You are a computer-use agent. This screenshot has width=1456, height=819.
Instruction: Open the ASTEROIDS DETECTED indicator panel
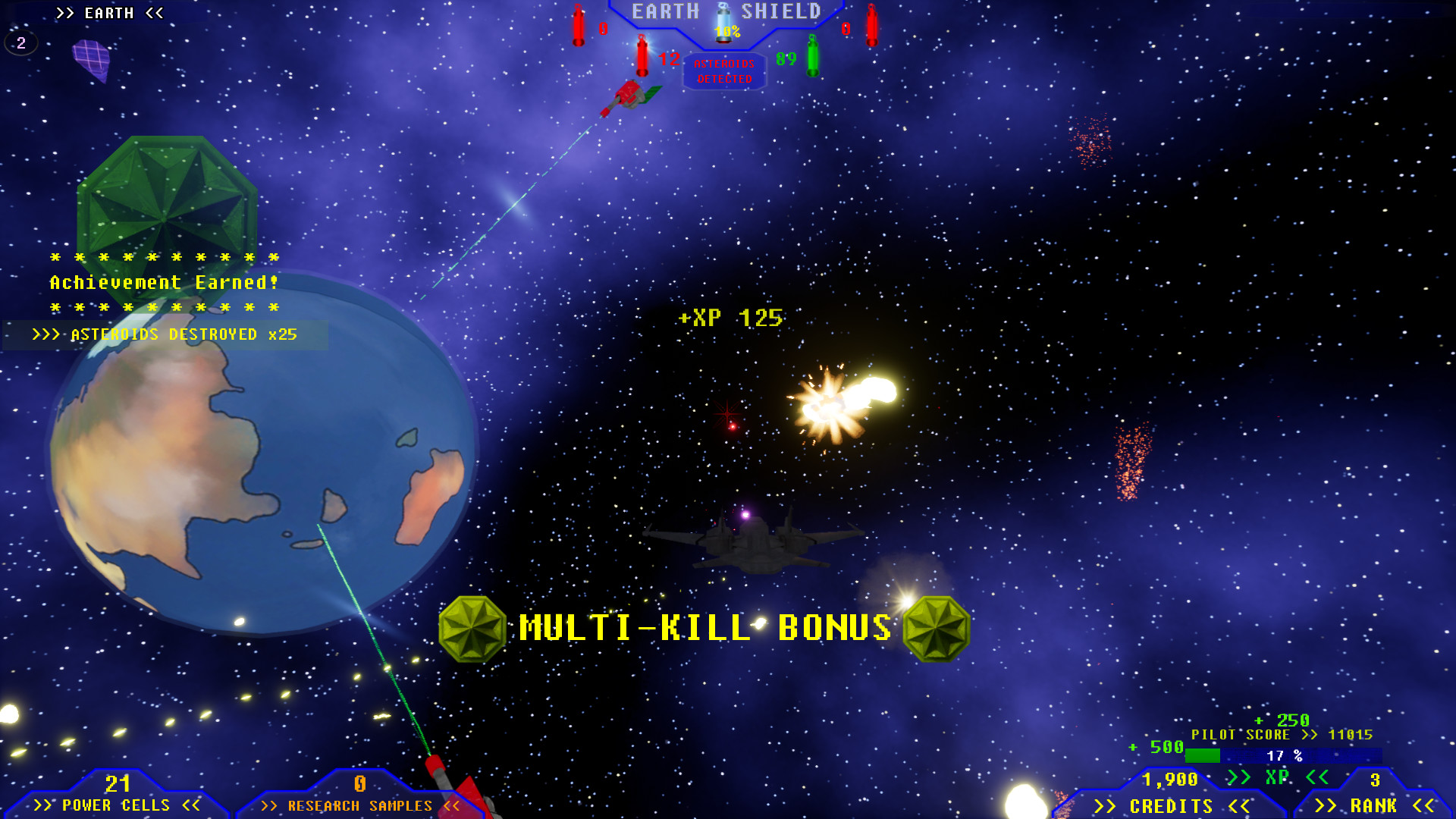point(723,71)
